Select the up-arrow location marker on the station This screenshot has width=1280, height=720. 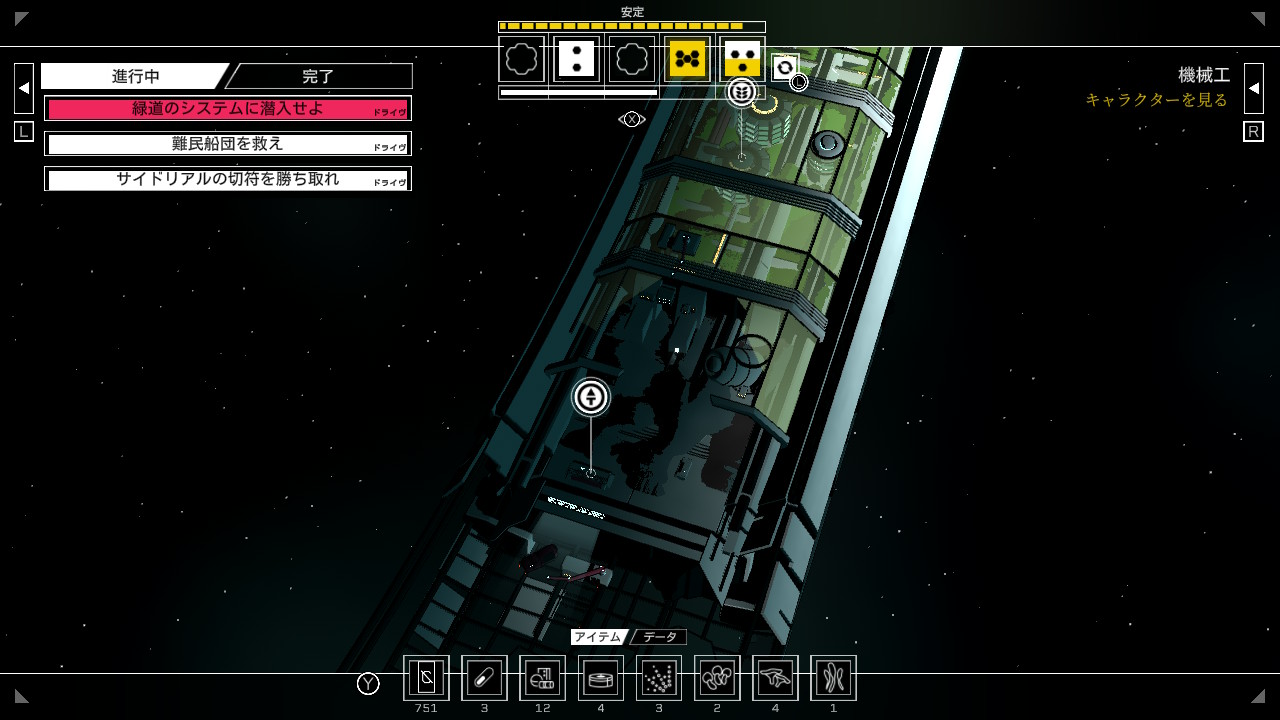click(591, 397)
